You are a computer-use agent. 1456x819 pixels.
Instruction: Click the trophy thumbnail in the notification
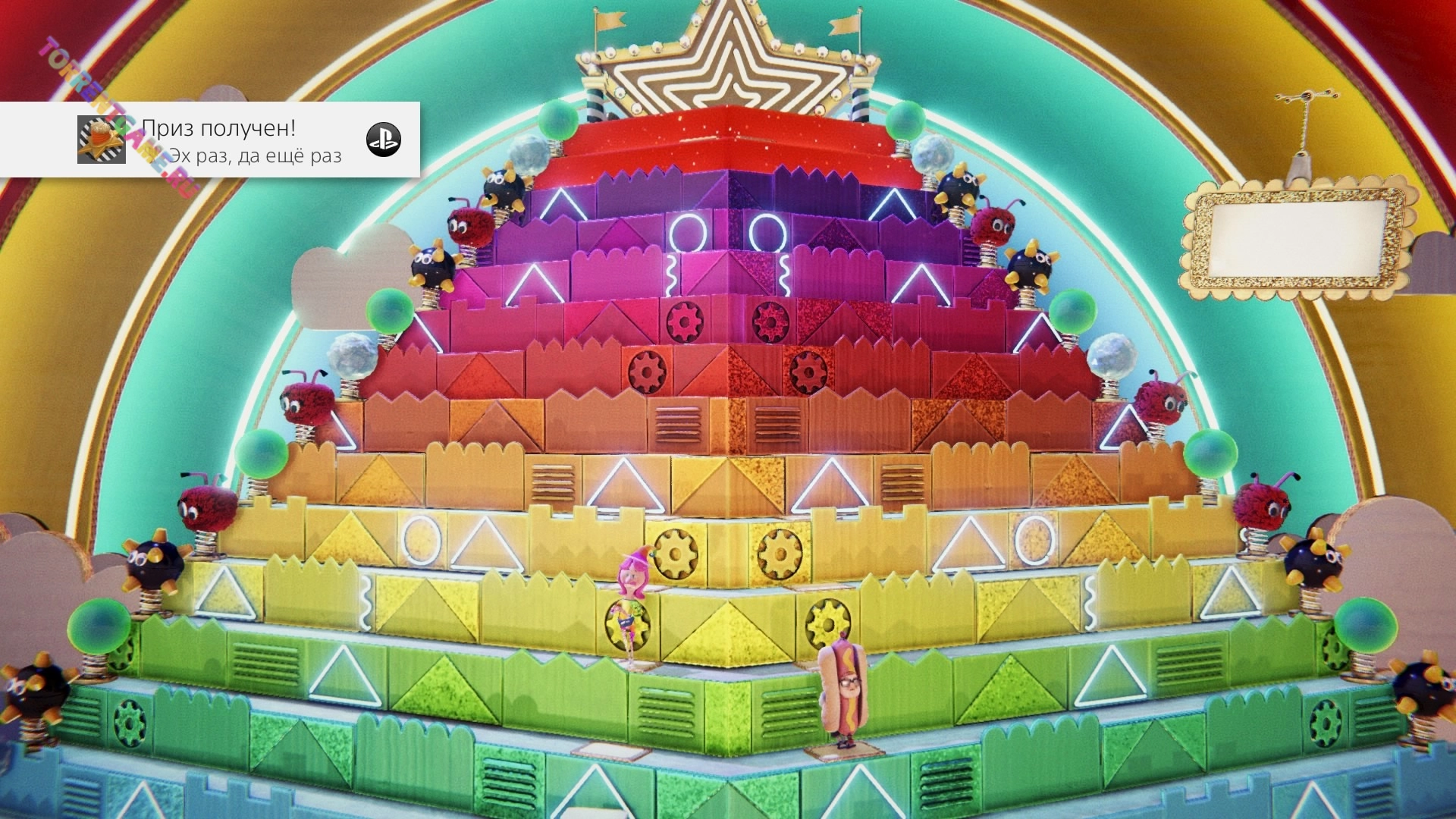101,140
